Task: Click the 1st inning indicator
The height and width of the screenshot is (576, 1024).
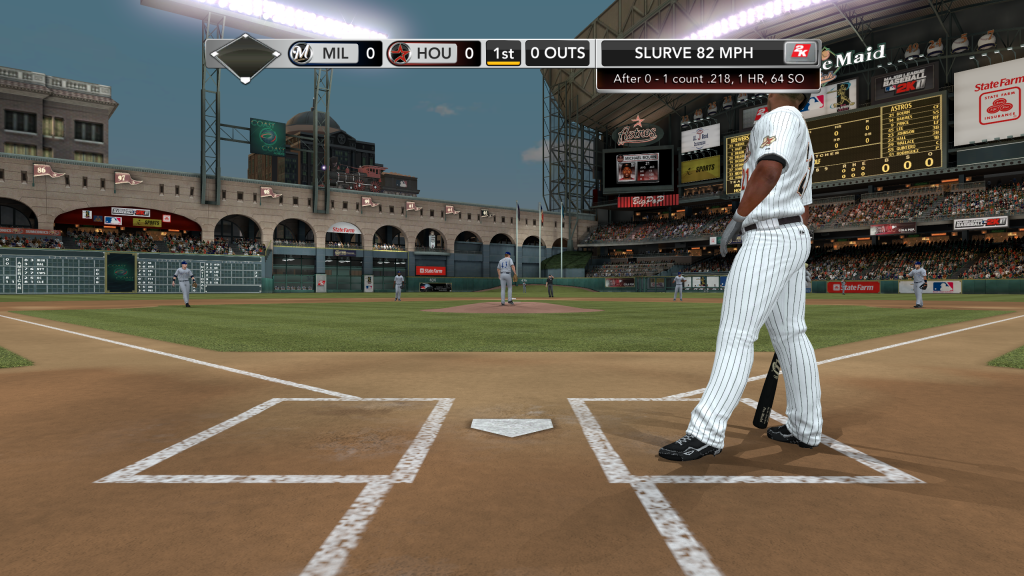Action: pos(503,53)
